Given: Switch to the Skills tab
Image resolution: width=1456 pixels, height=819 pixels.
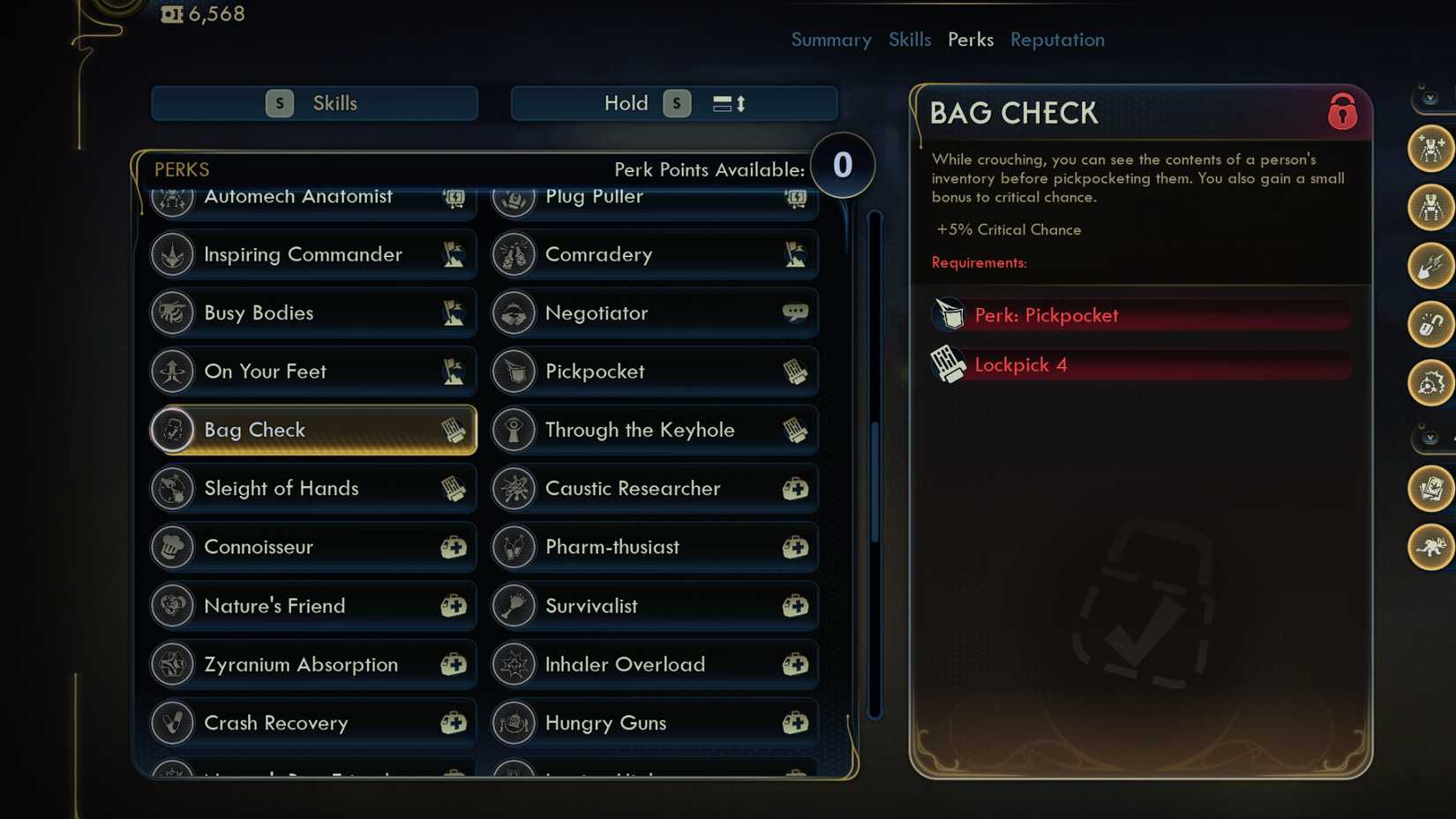Looking at the screenshot, I should [910, 40].
